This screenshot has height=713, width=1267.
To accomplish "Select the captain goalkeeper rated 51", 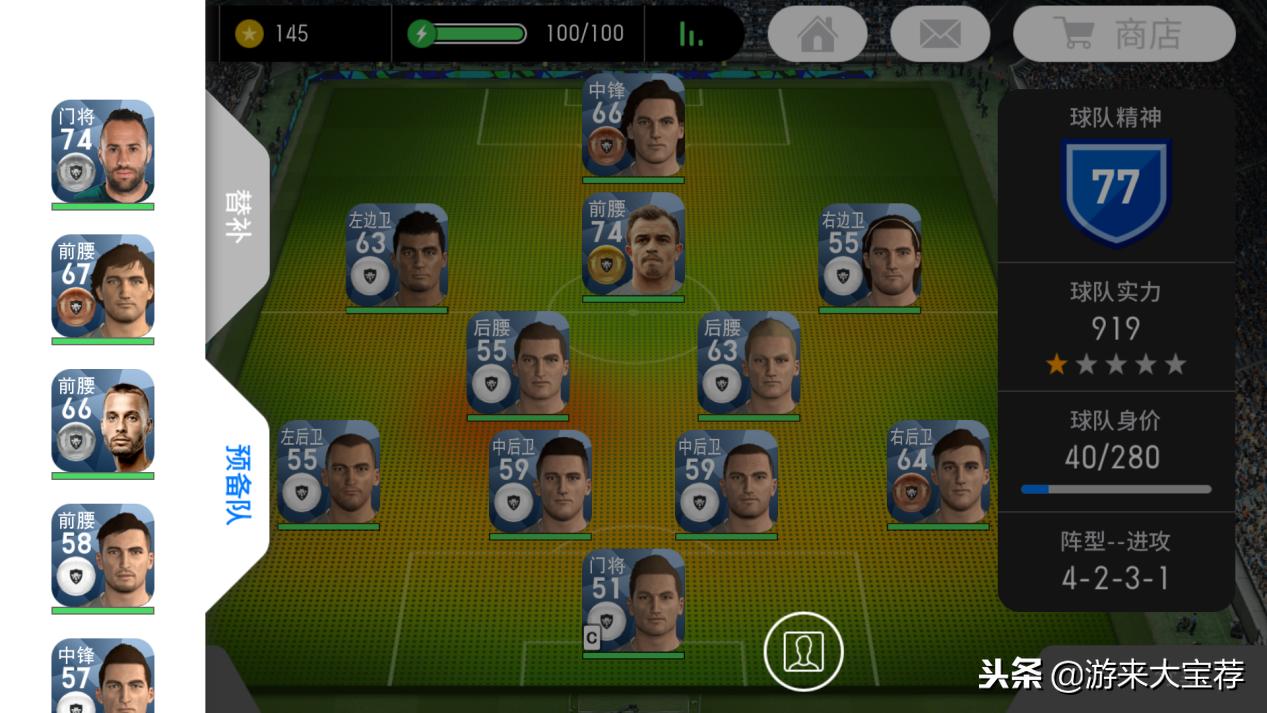I will point(633,600).
